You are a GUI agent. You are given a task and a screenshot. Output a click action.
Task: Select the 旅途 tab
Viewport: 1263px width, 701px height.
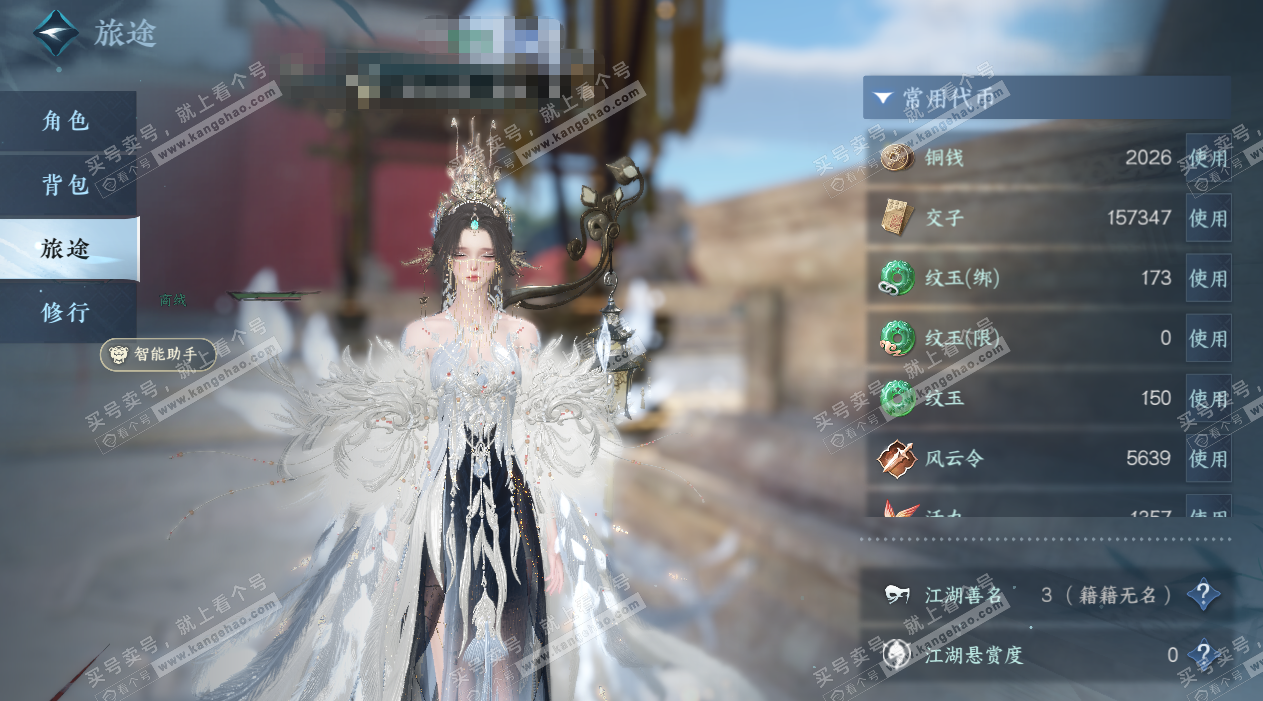[67, 249]
